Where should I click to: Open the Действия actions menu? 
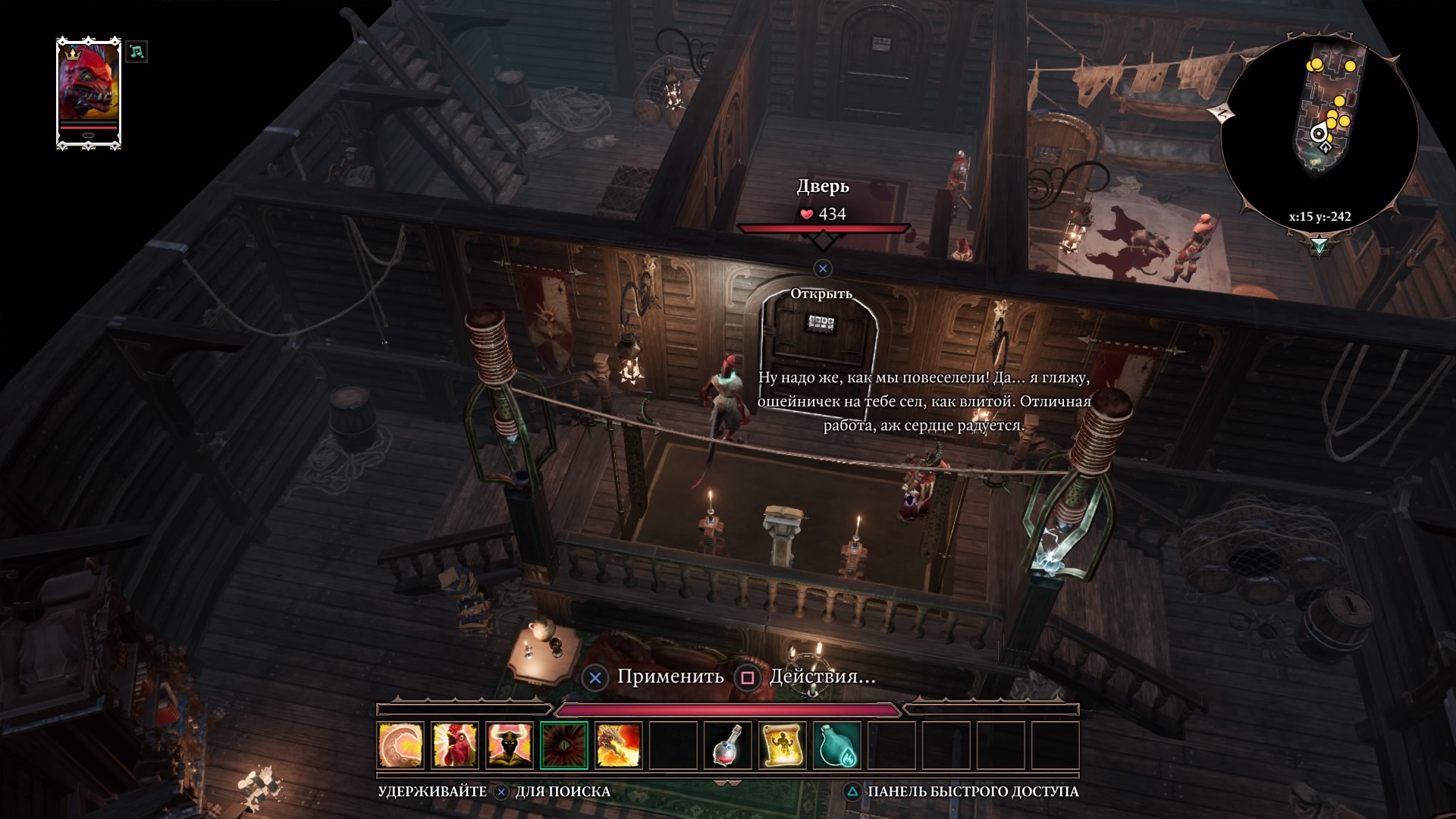[x=822, y=676]
